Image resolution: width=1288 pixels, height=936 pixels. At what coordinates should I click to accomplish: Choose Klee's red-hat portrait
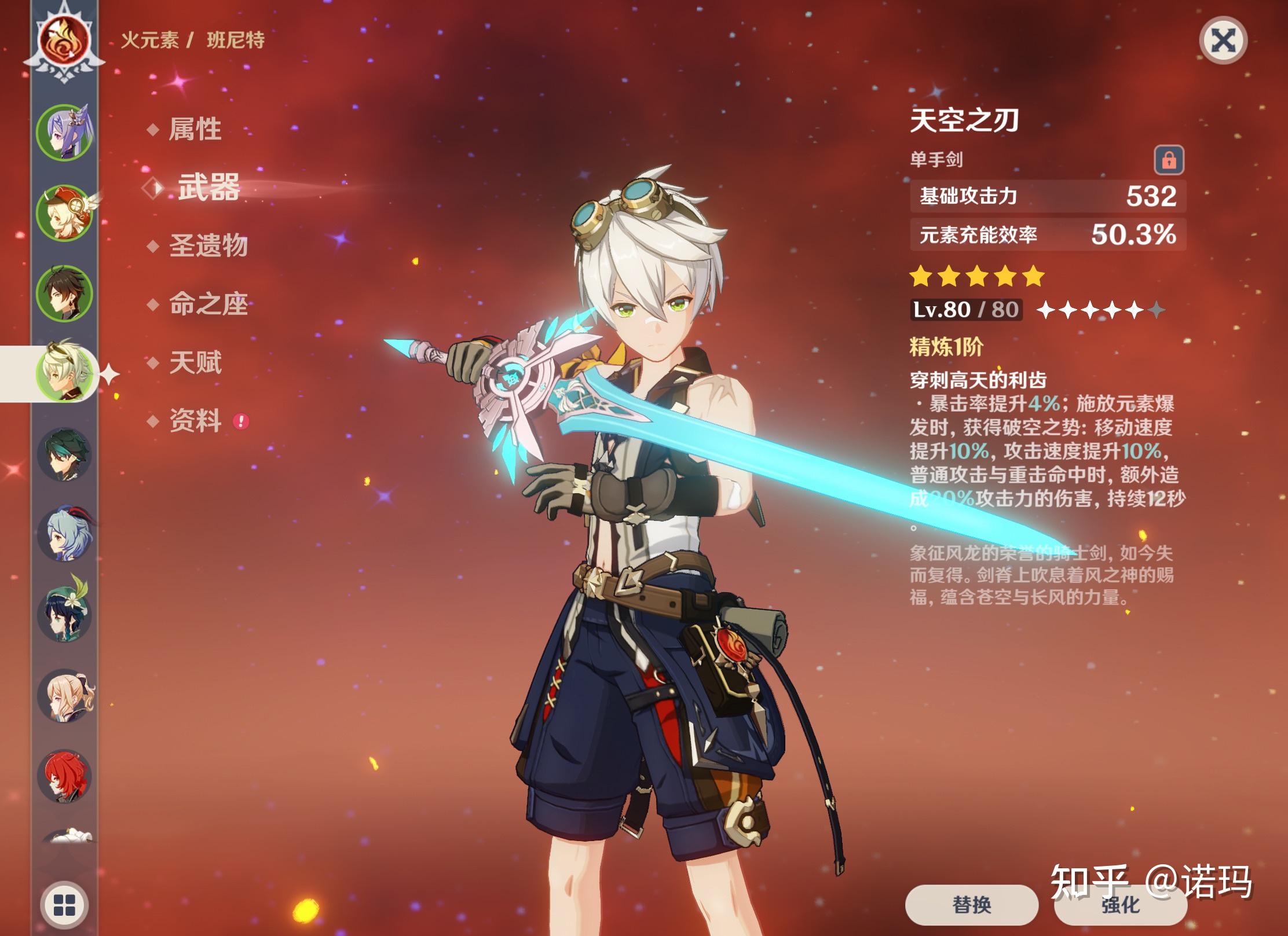pos(64,213)
